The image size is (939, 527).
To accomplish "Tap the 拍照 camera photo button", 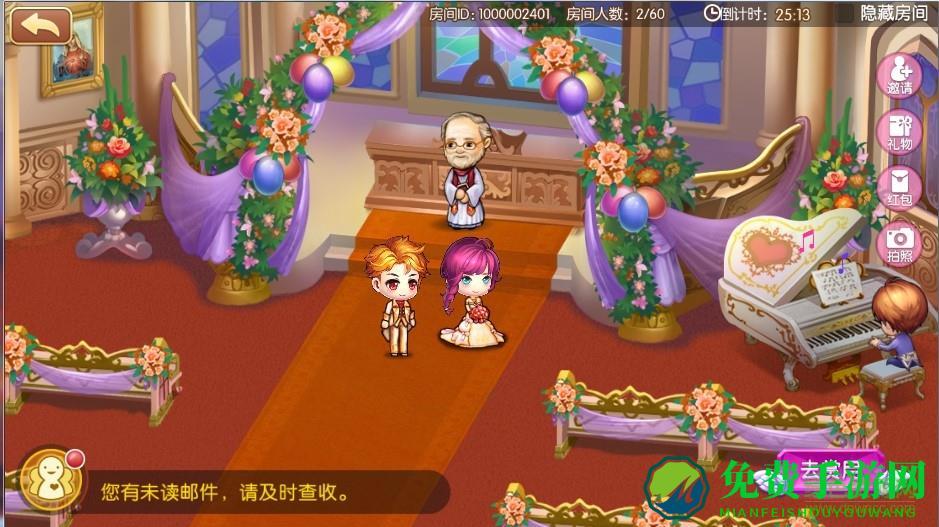I will [x=899, y=243].
